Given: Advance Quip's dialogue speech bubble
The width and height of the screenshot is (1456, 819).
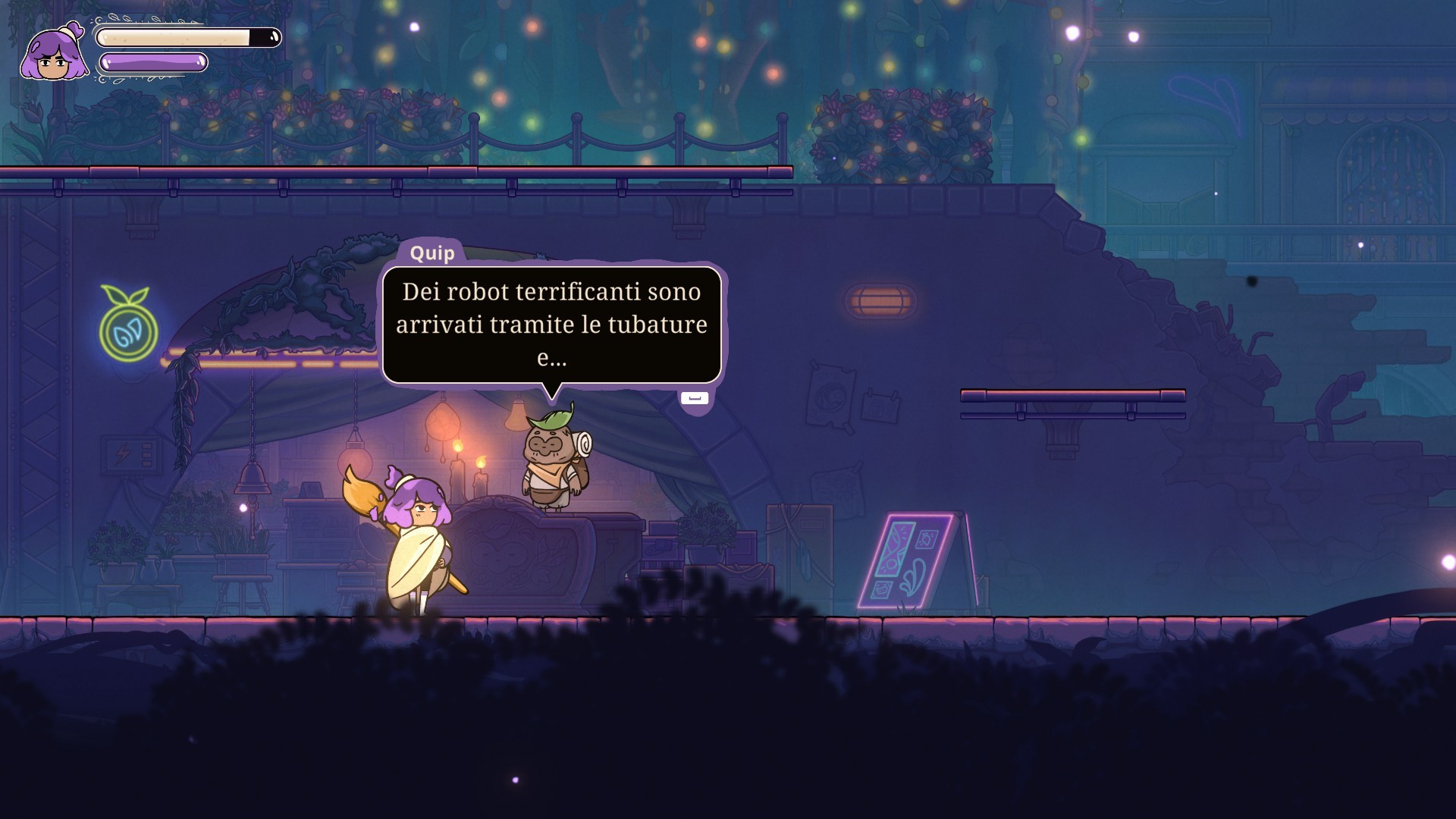Looking at the screenshot, I should [x=694, y=398].
